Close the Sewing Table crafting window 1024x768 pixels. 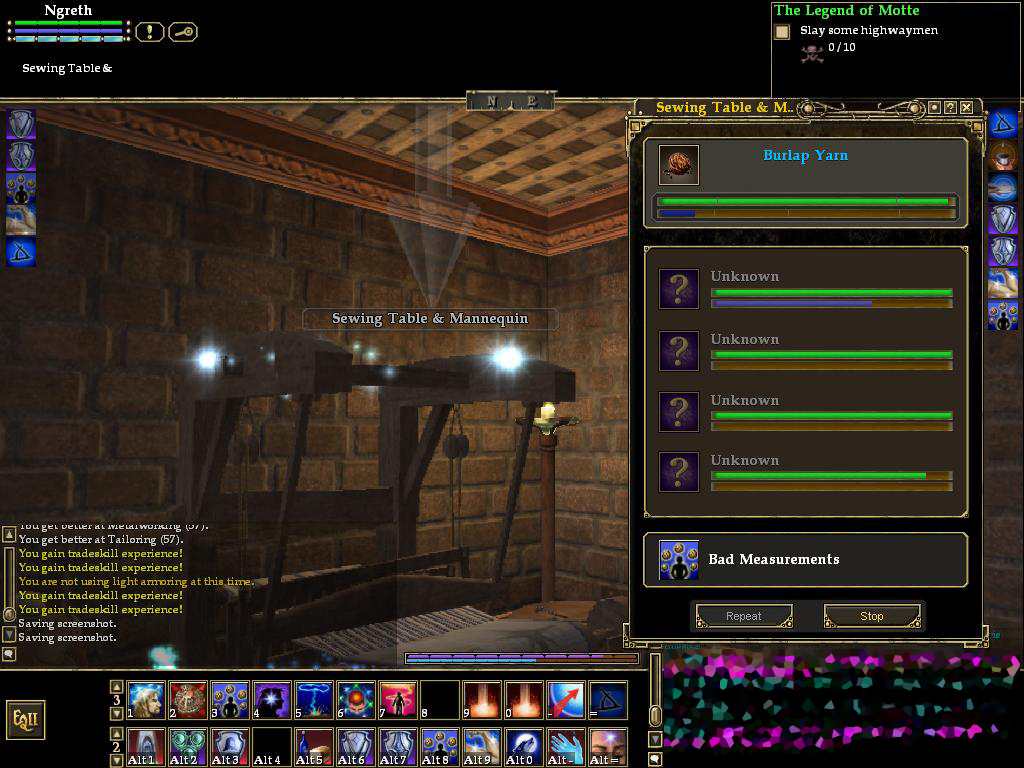click(966, 107)
